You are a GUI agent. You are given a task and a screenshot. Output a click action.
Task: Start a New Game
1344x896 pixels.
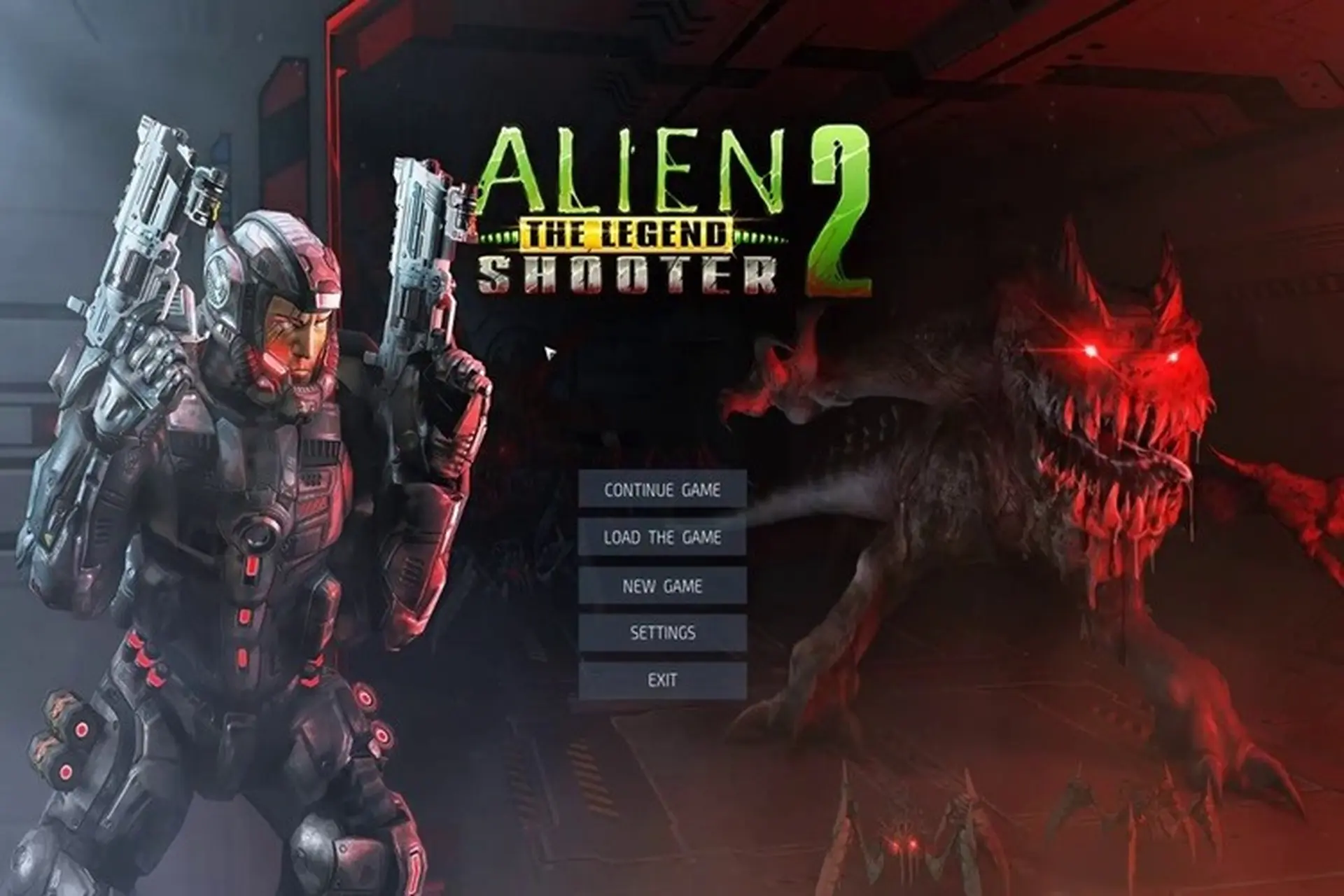[661, 587]
